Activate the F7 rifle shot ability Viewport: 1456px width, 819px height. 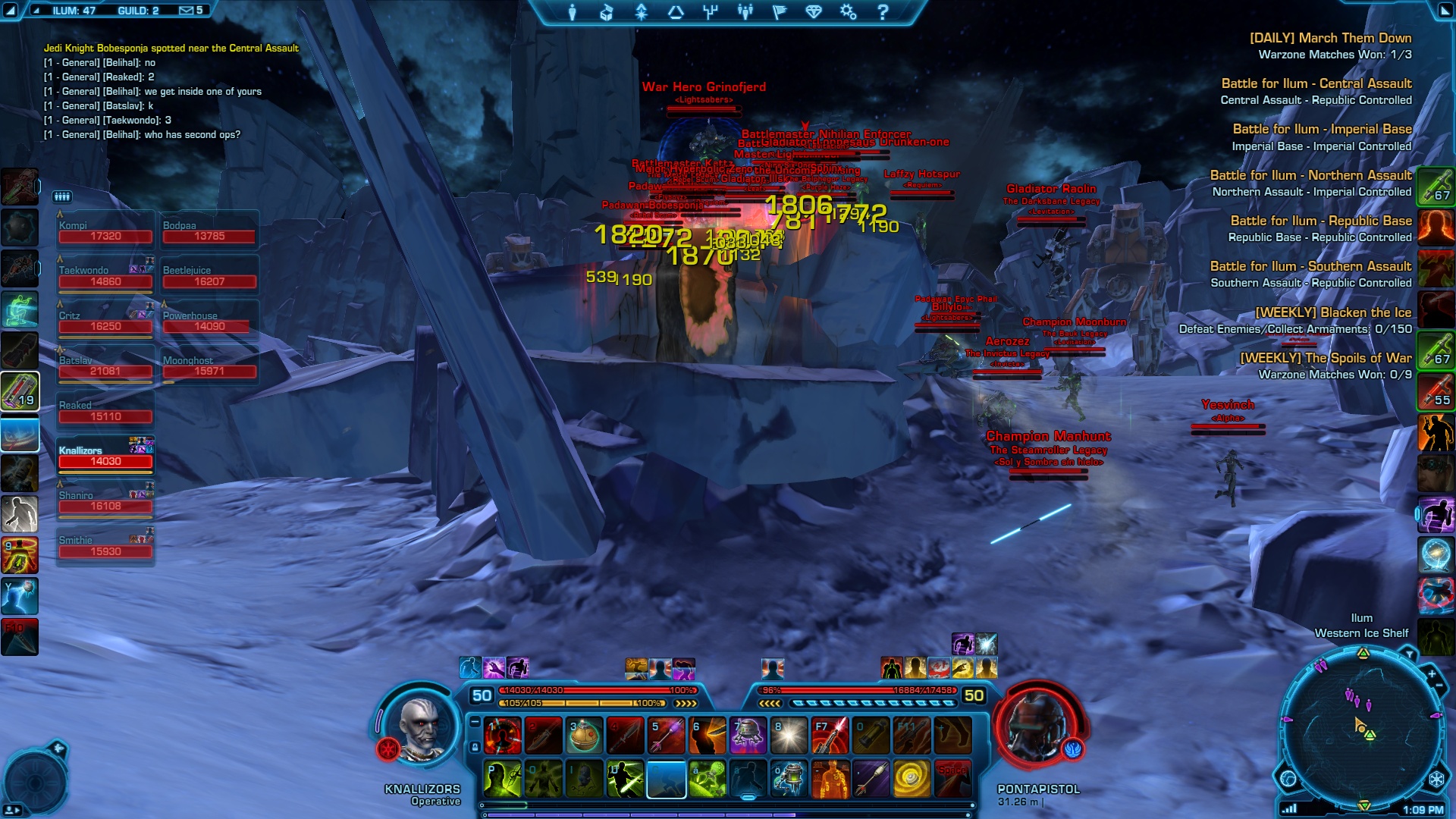coord(830,736)
